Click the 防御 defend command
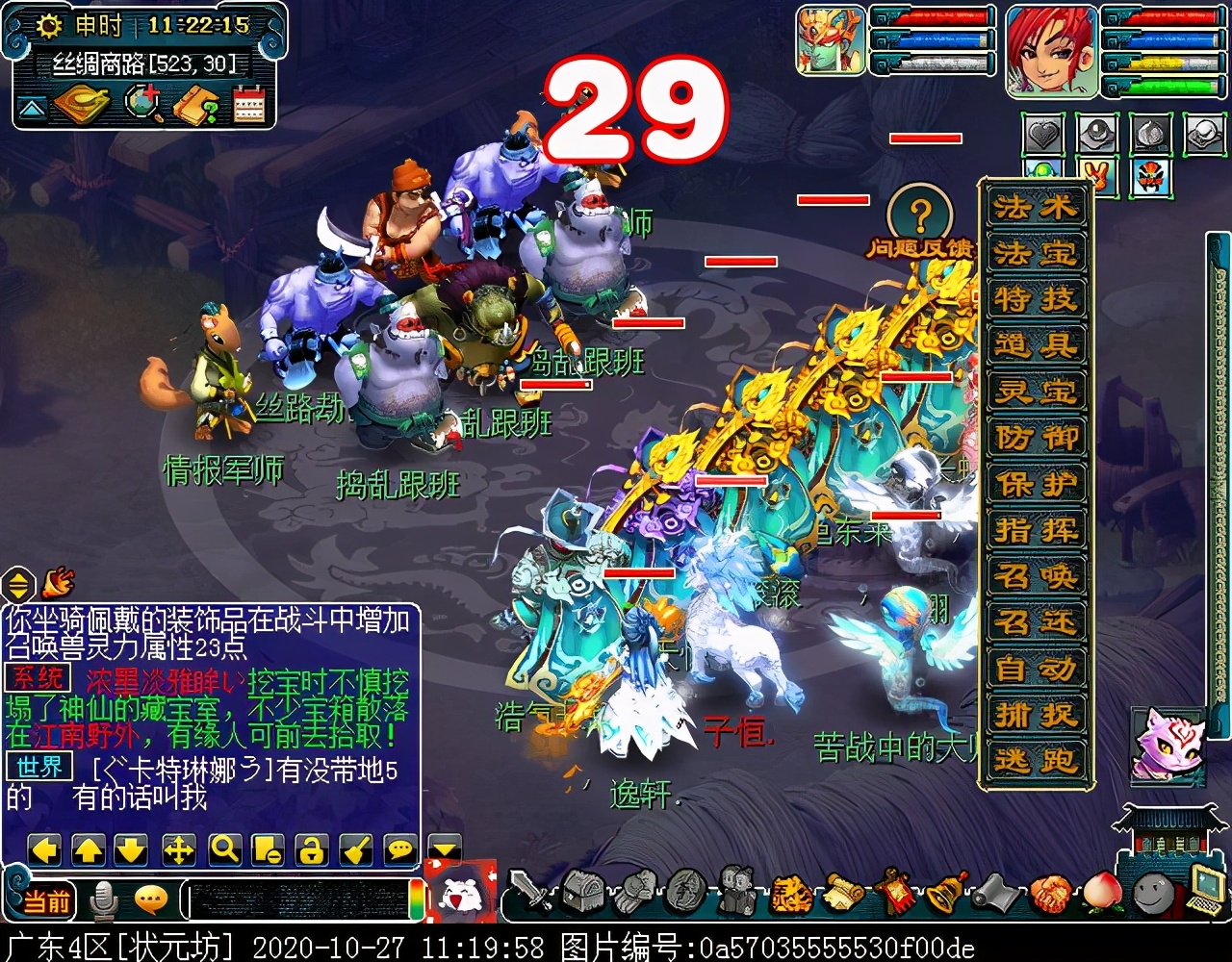 tap(1035, 436)
